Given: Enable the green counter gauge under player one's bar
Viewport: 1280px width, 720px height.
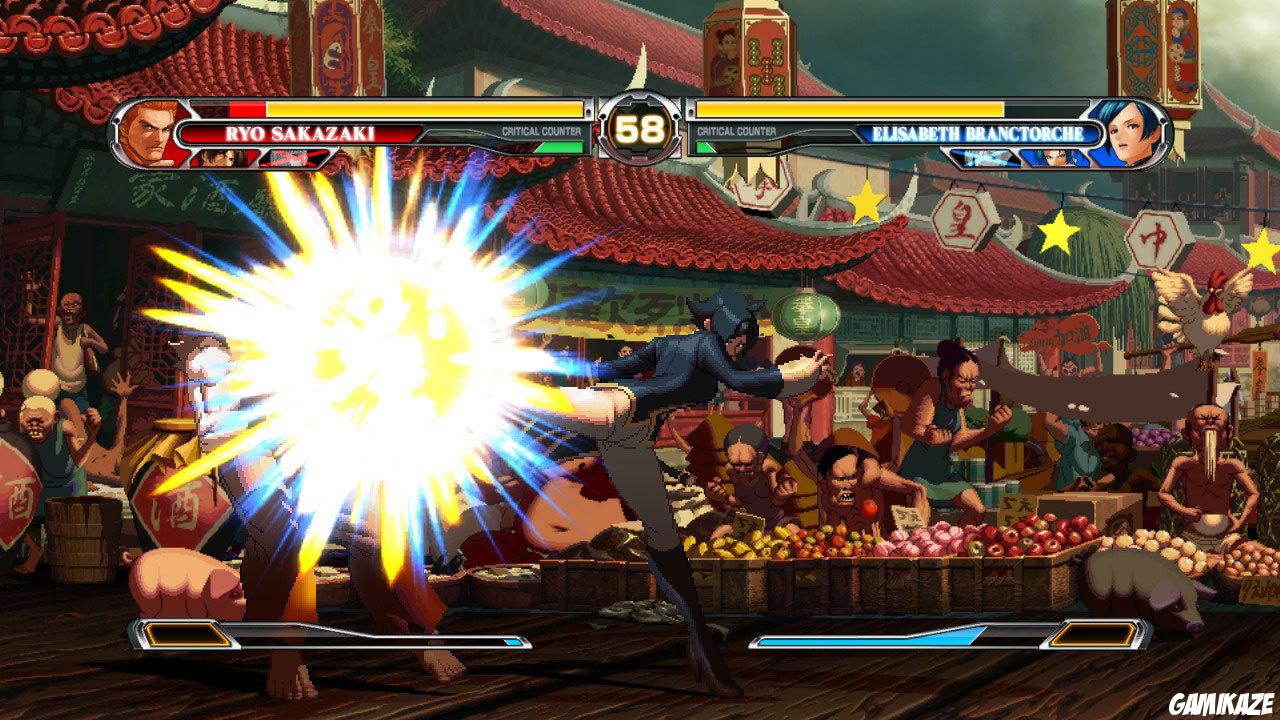Looking at the screenshot, I should [560, 148].
